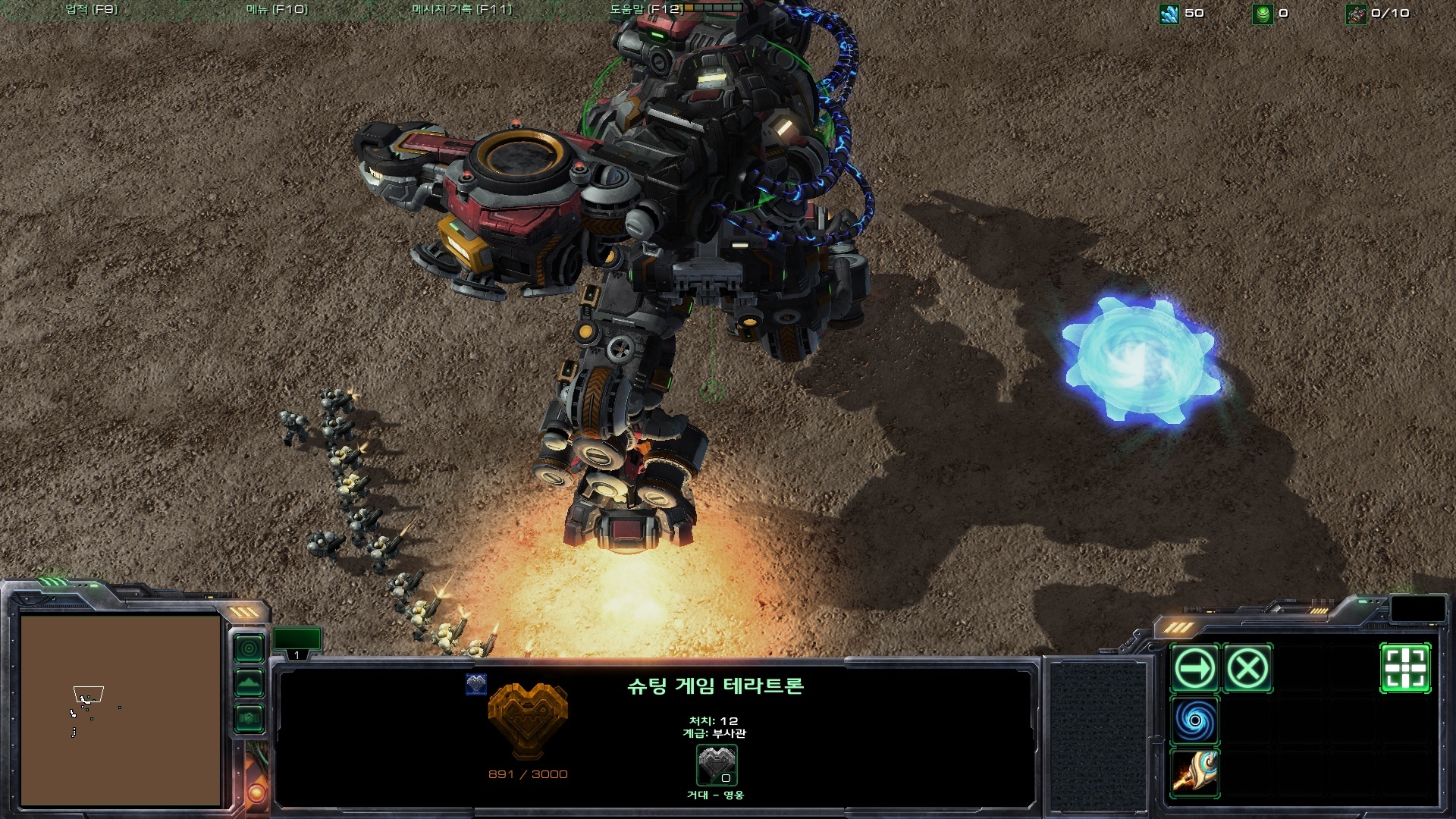Open the 업적 (F9) achievements menu

coord(92,10)
